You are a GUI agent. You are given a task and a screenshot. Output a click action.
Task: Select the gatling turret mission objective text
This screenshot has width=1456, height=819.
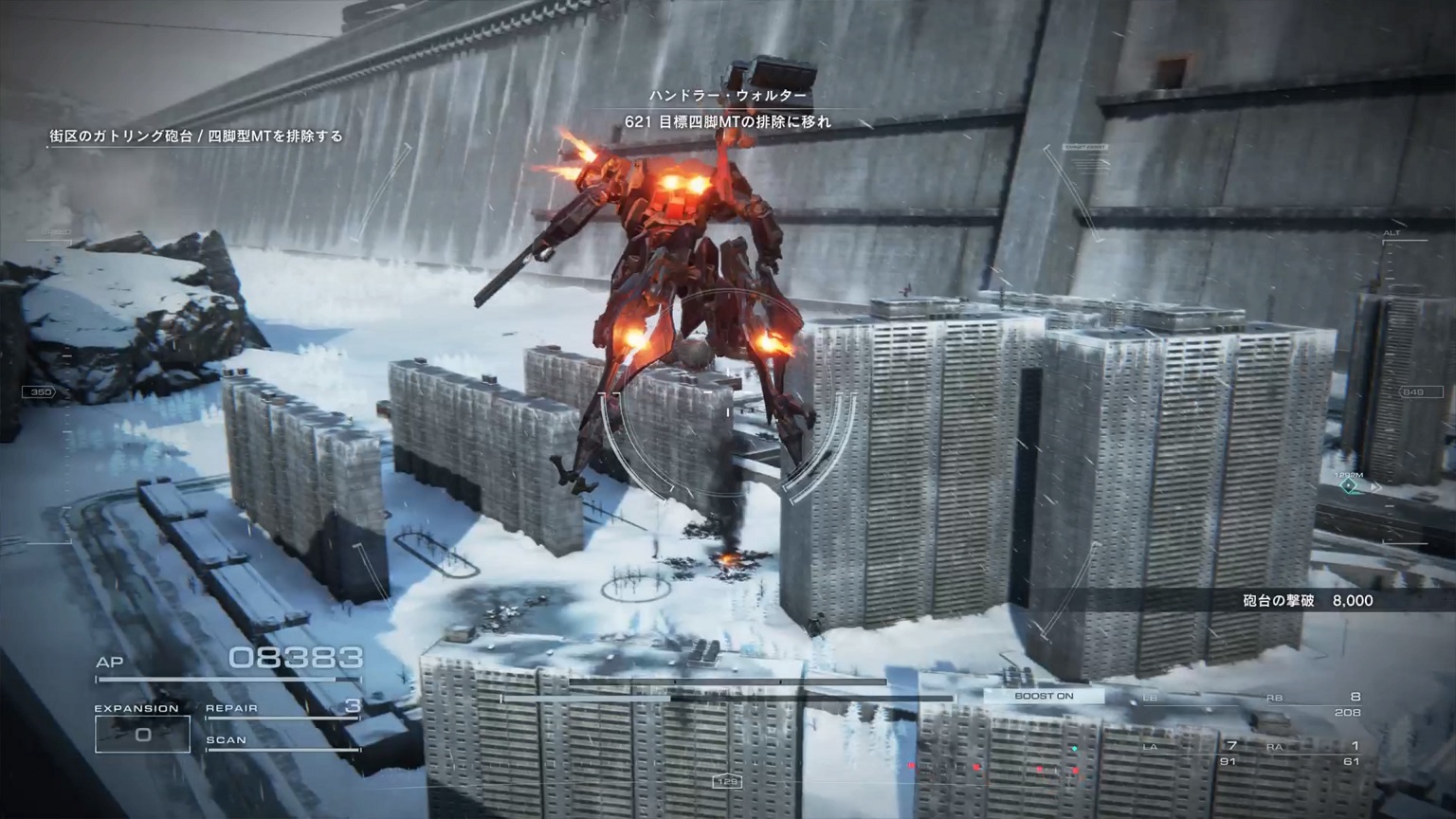tap(196, 136)
